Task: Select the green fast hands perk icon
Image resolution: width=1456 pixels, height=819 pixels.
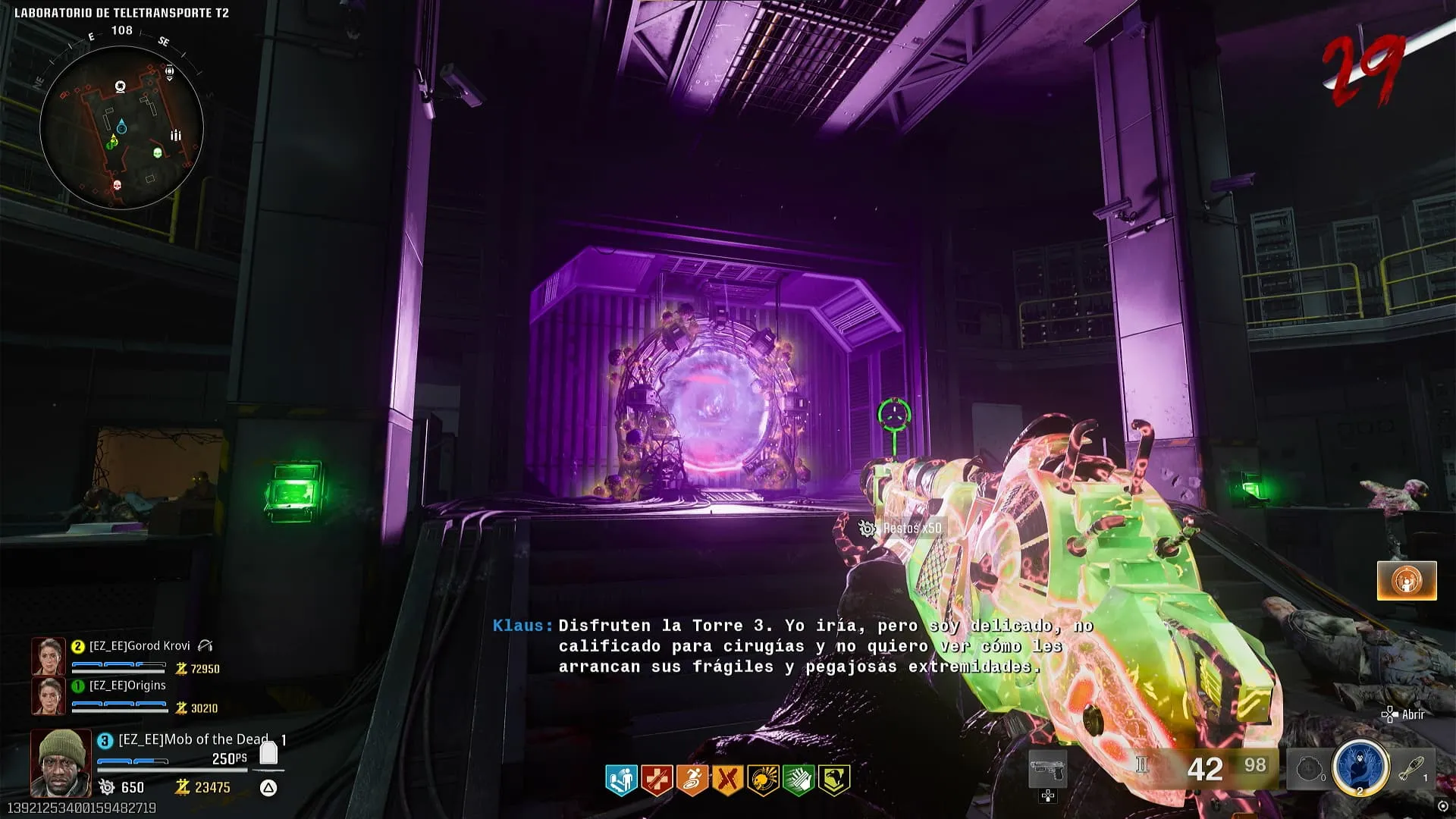Action: [x=799, y=780]
